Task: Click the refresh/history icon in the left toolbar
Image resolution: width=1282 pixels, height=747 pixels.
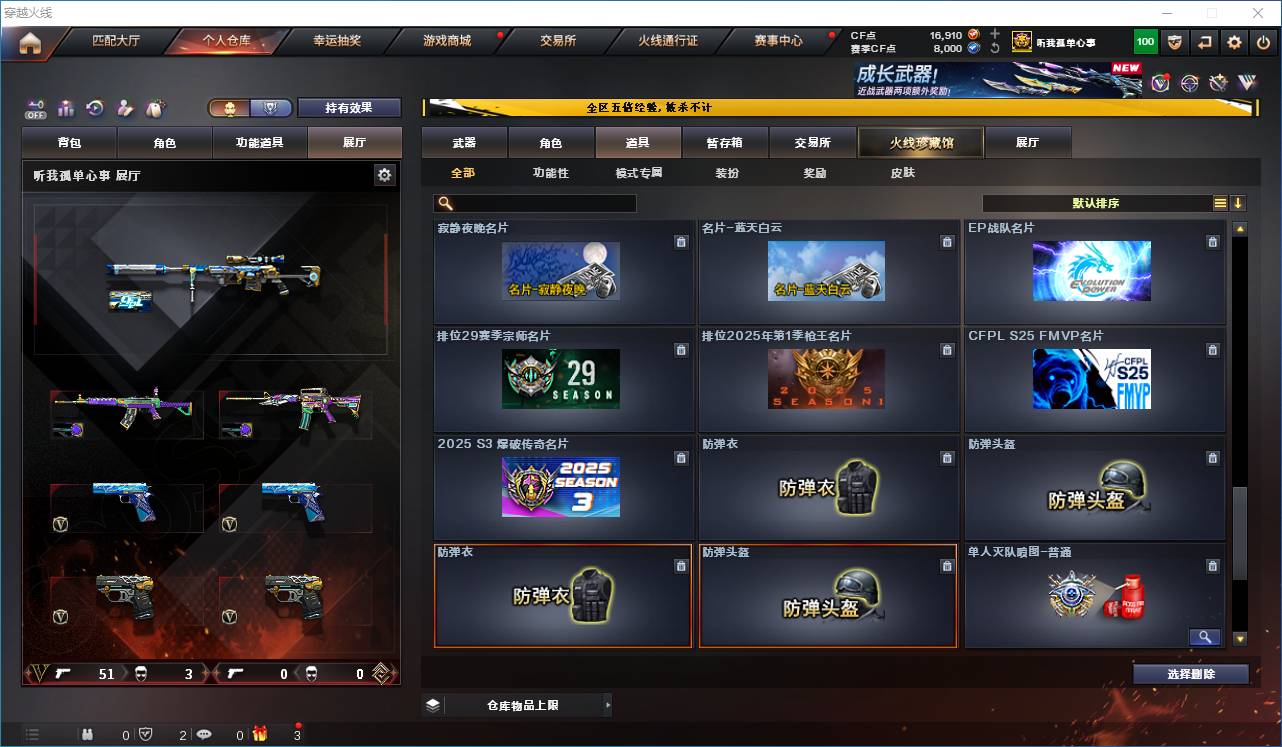Action: [x=95, y=108]
